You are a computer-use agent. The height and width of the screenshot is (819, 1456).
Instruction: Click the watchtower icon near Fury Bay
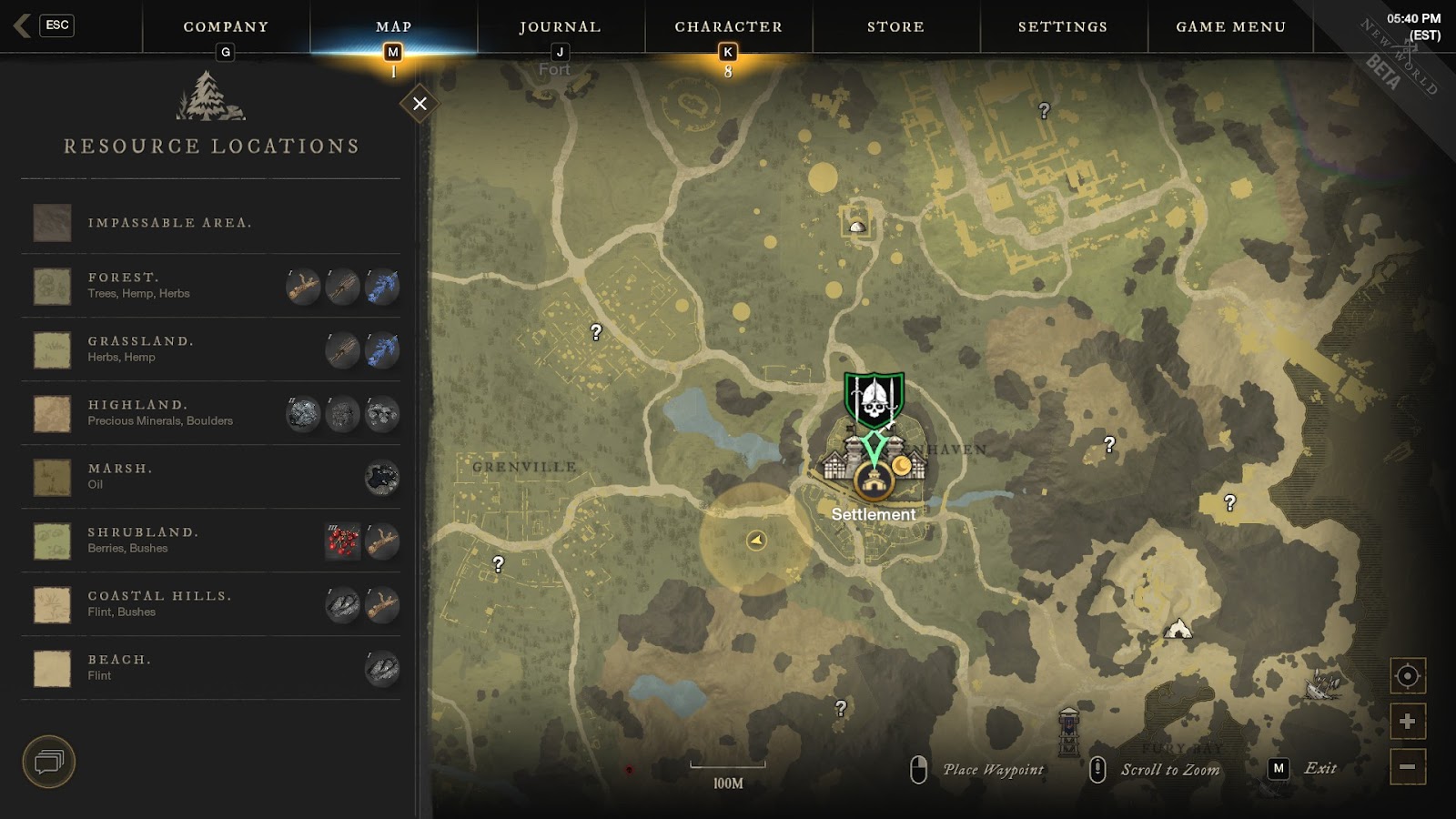click(x=1069, y=732)
